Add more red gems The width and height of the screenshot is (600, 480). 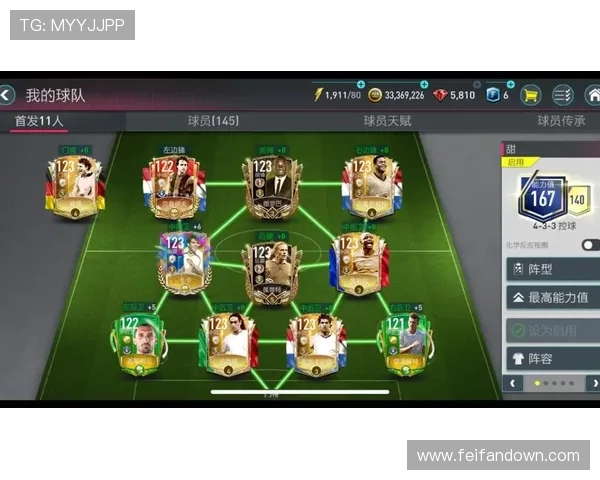(478, 85)
